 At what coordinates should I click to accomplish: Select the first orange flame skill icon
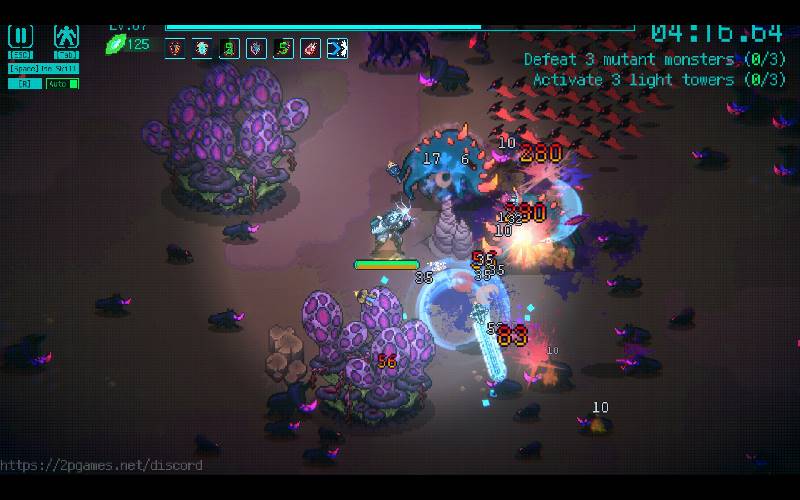pos(176,47)
